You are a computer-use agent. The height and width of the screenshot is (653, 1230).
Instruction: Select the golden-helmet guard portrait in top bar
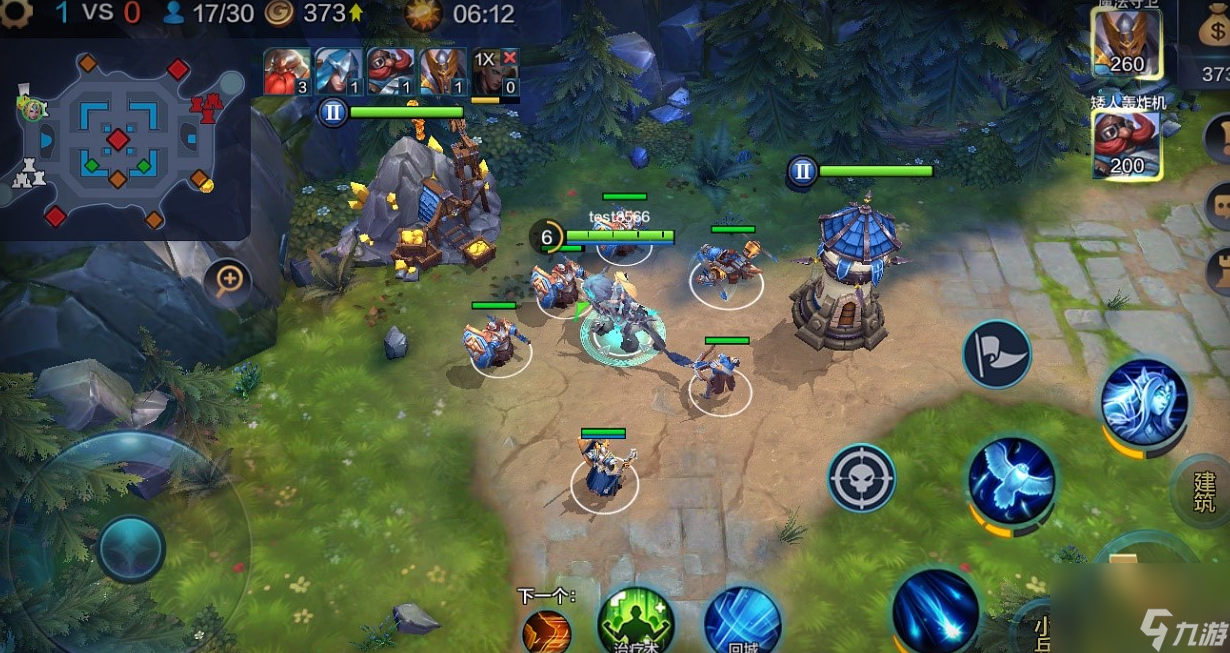pos(442,72)
